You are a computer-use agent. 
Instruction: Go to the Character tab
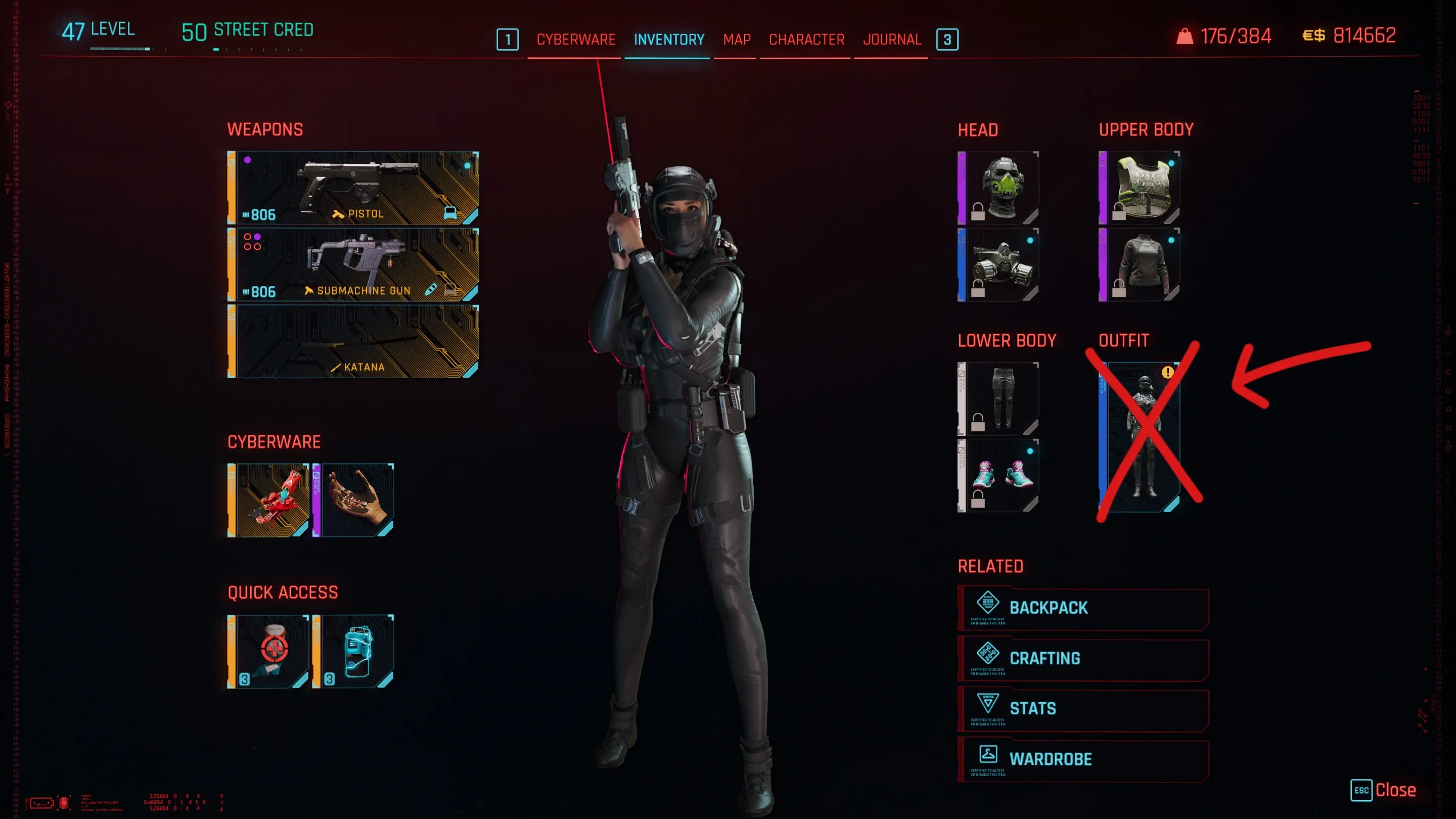click(x=806, y=39)
